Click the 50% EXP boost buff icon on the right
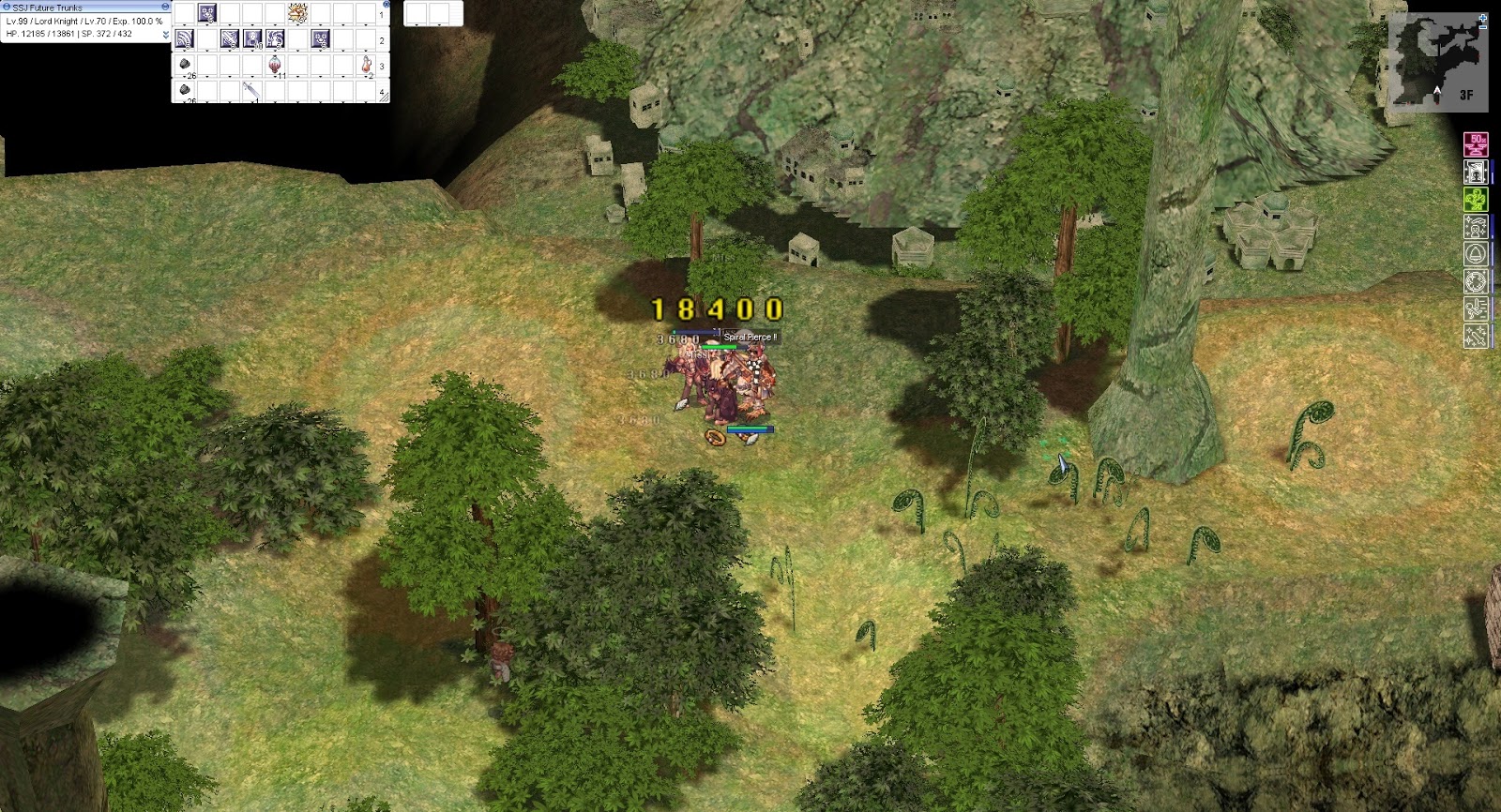The image size is (1501, 812). [1476, 145]
